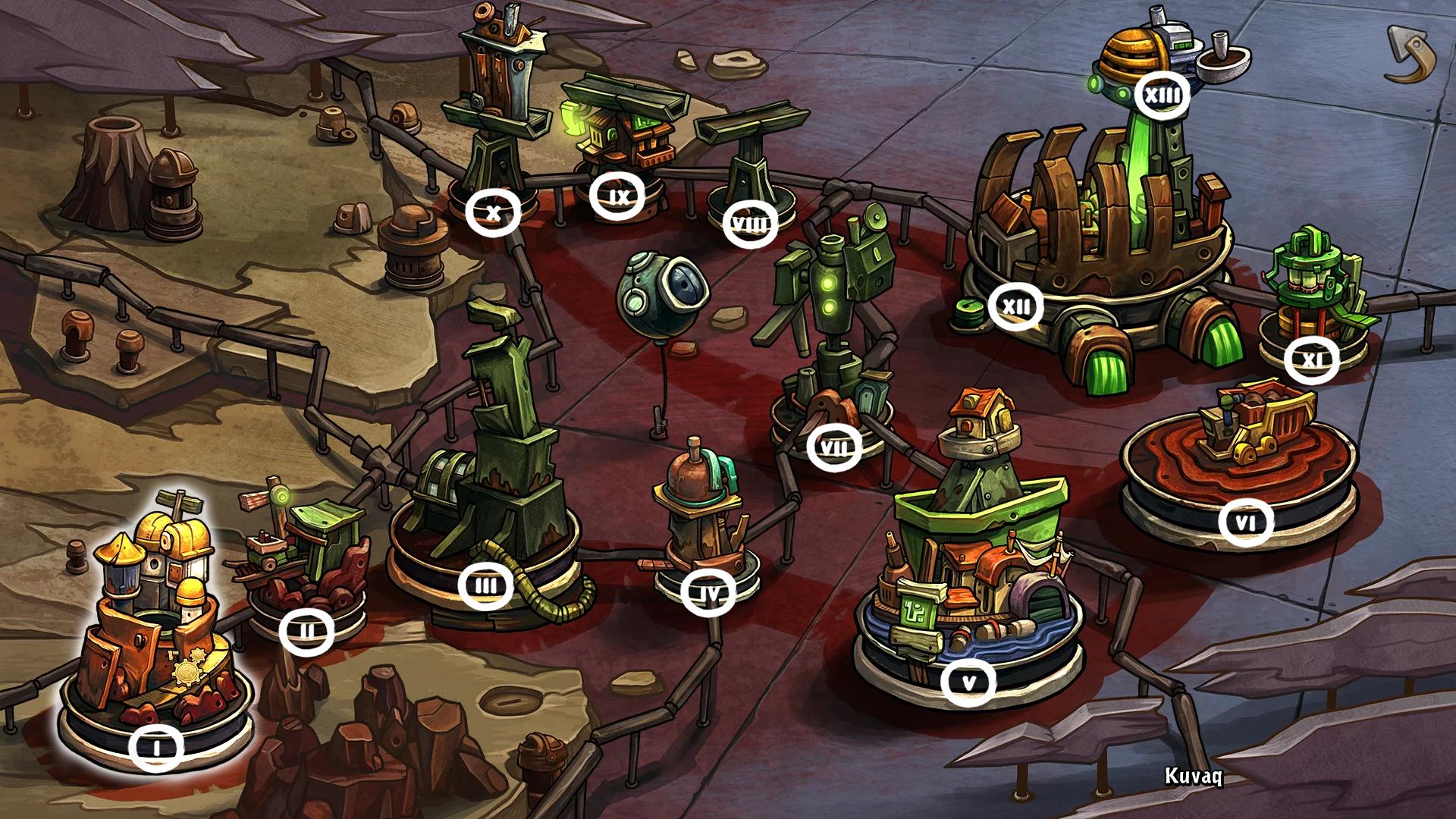Select the watchtower location X

493,212
